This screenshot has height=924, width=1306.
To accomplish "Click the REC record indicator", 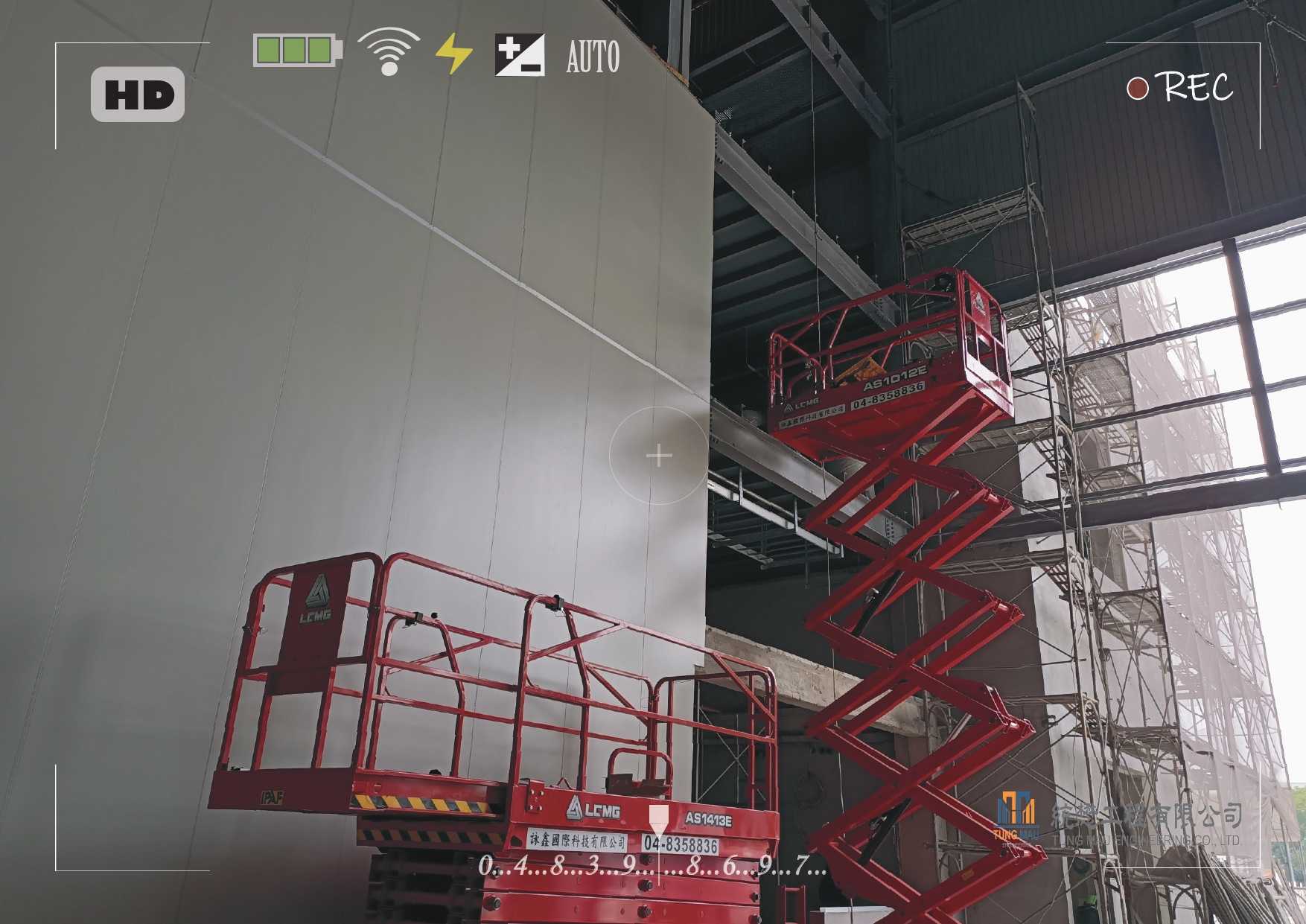I will [x=1180, y=88].
